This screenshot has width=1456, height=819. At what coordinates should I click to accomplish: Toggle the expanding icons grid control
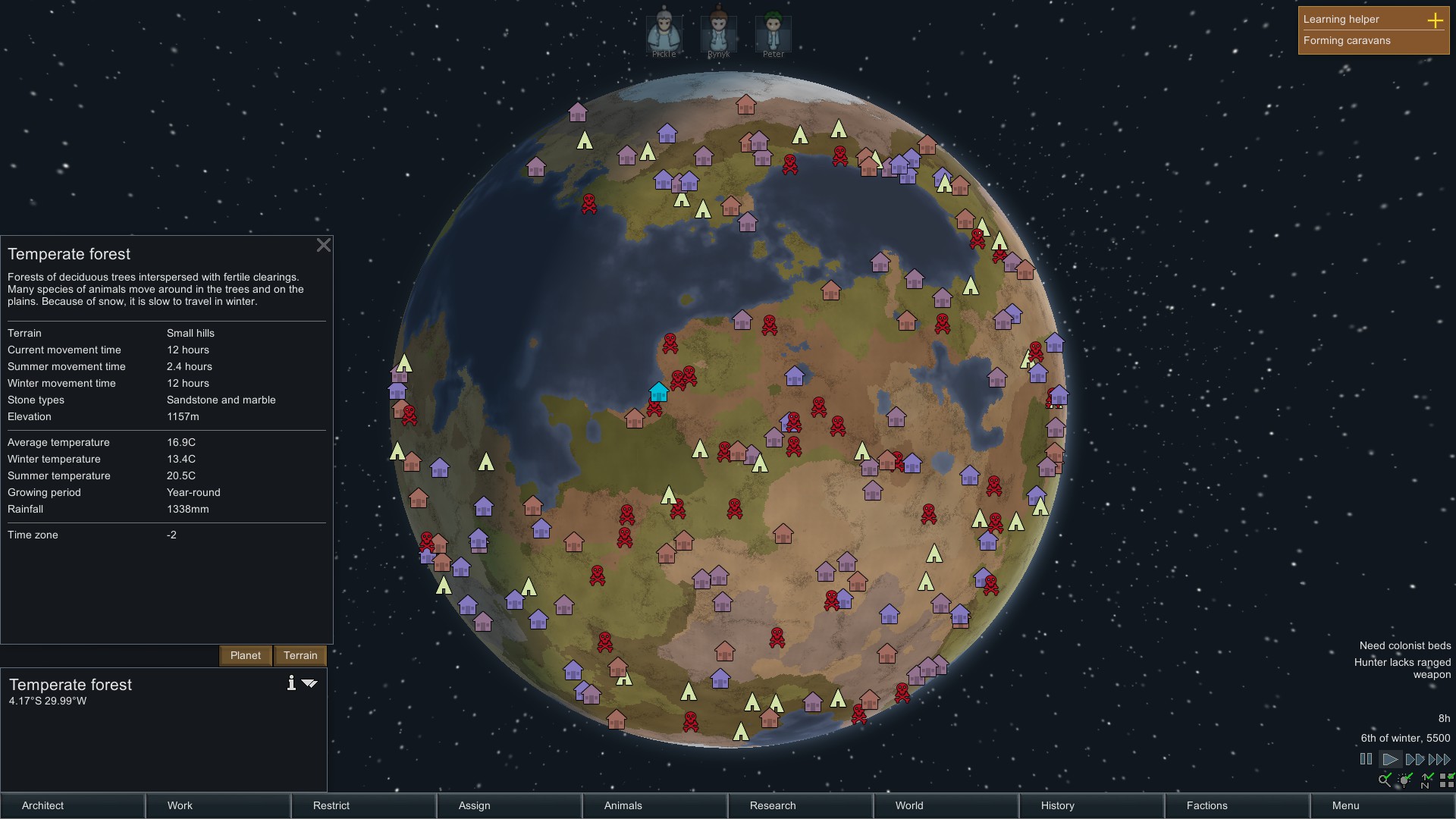point(1447,780)
